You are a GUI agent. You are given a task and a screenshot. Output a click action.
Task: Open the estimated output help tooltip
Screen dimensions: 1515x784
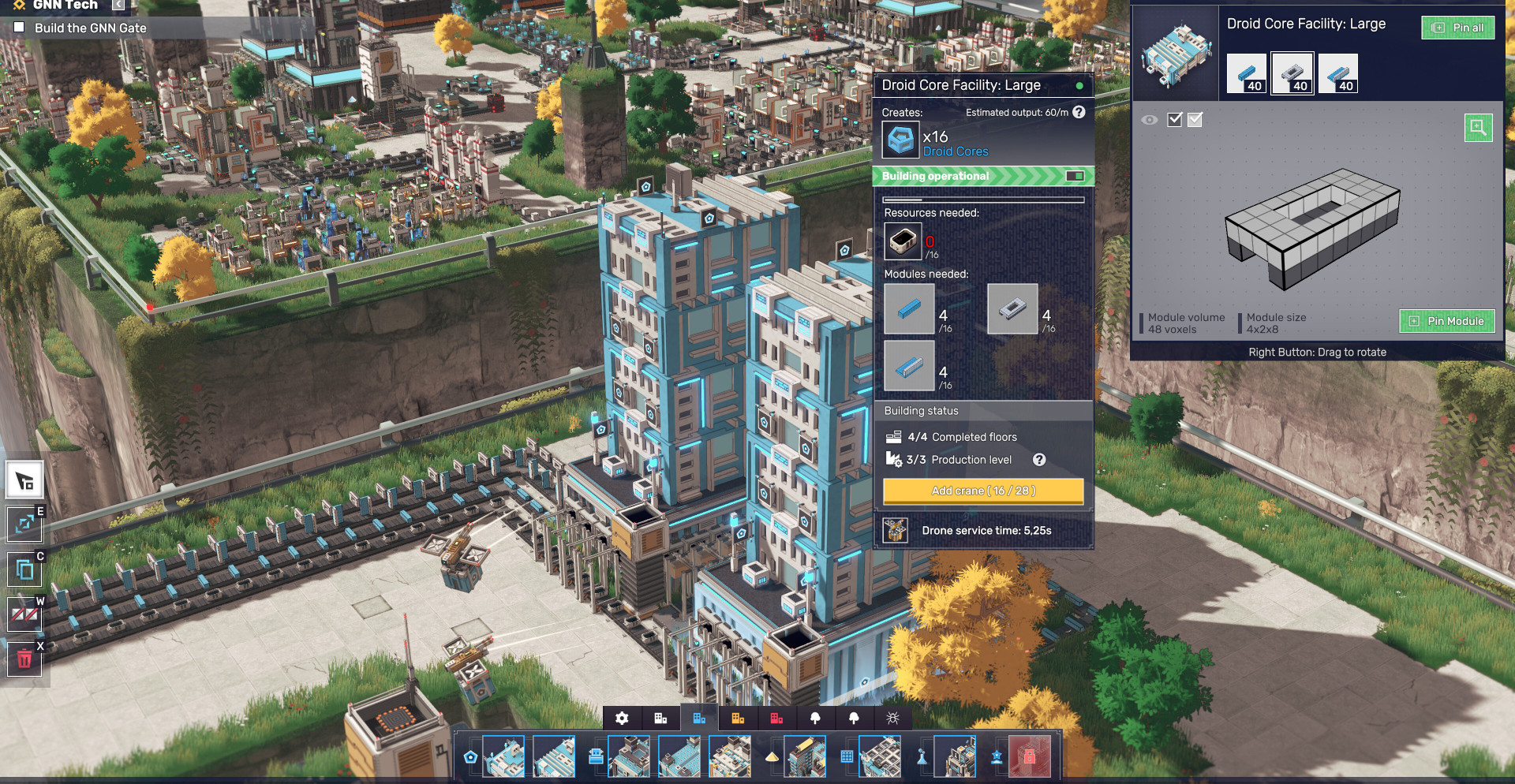coord(1079,112)
